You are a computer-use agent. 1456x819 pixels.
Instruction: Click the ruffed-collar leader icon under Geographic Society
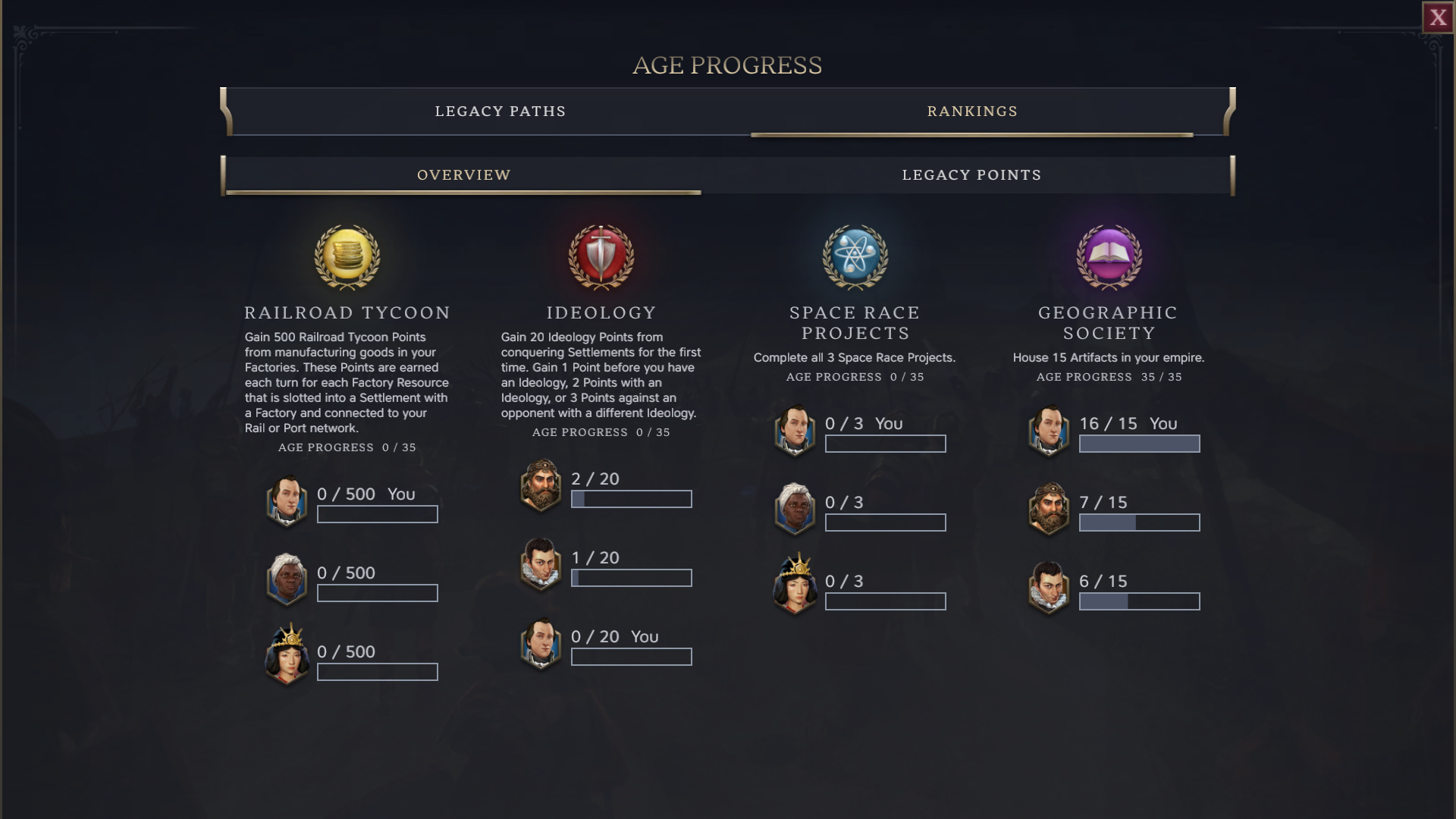(x=1050, y=589)
